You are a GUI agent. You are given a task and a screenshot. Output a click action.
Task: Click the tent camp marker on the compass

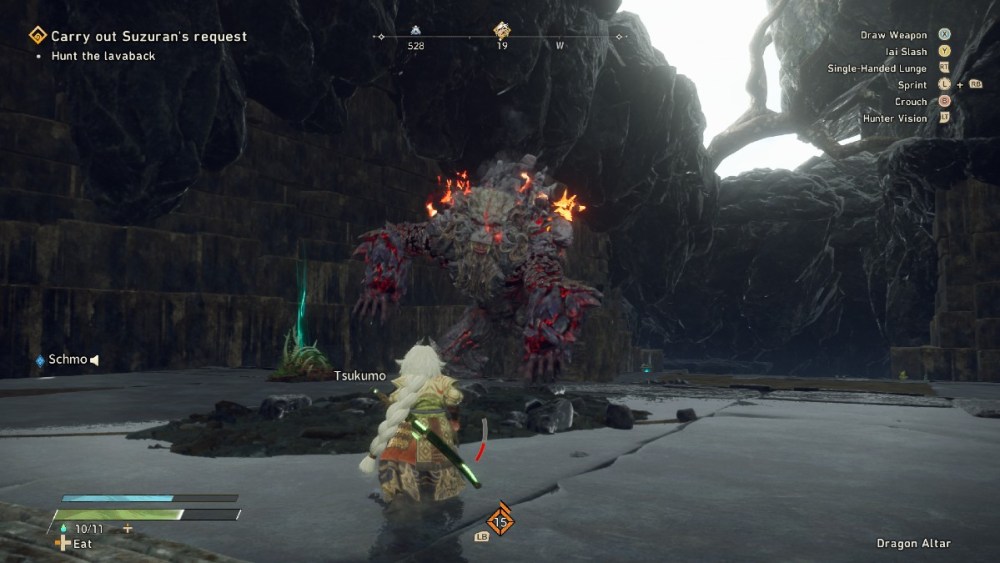pos(416,31)
